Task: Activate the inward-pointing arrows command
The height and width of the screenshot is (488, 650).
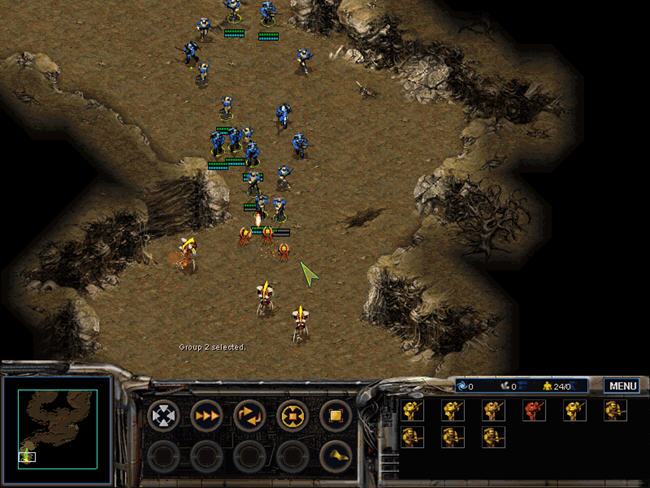Action: [x=292, y=414]
